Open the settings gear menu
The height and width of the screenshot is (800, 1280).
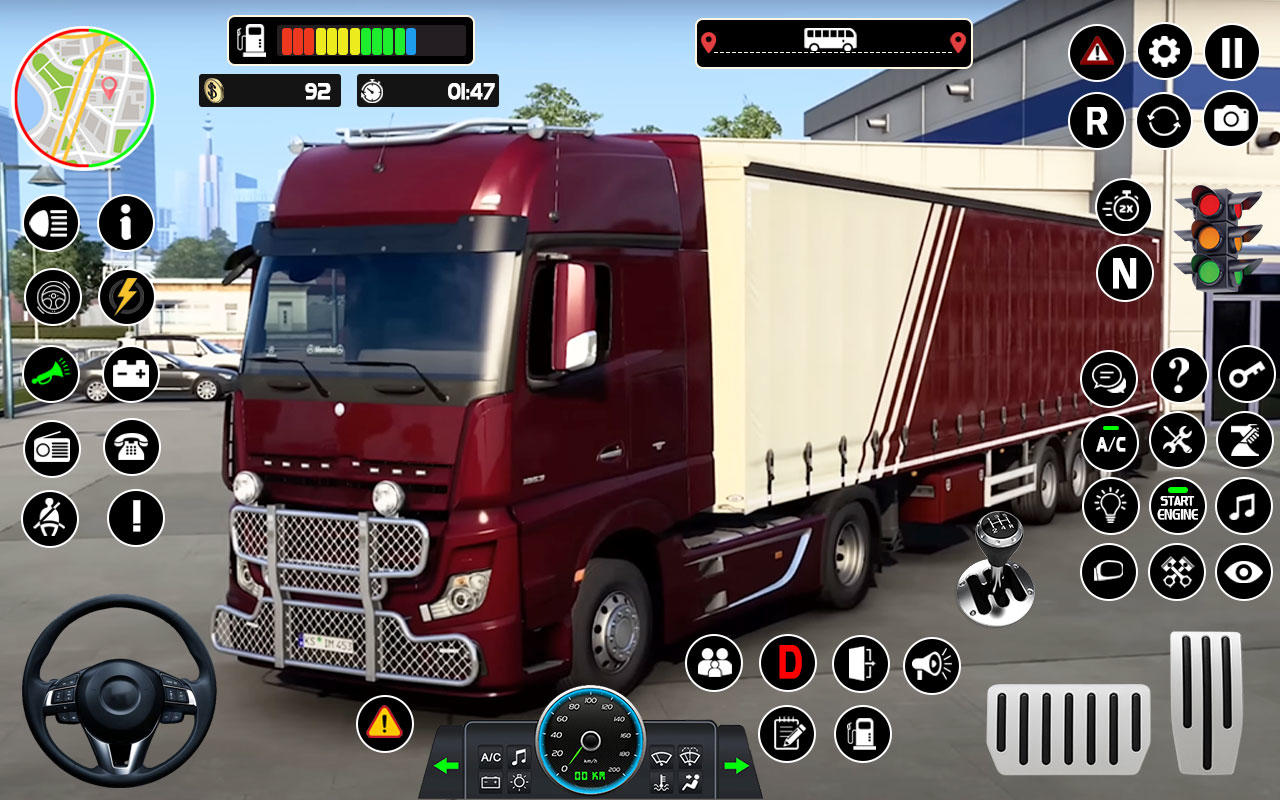1164,52
